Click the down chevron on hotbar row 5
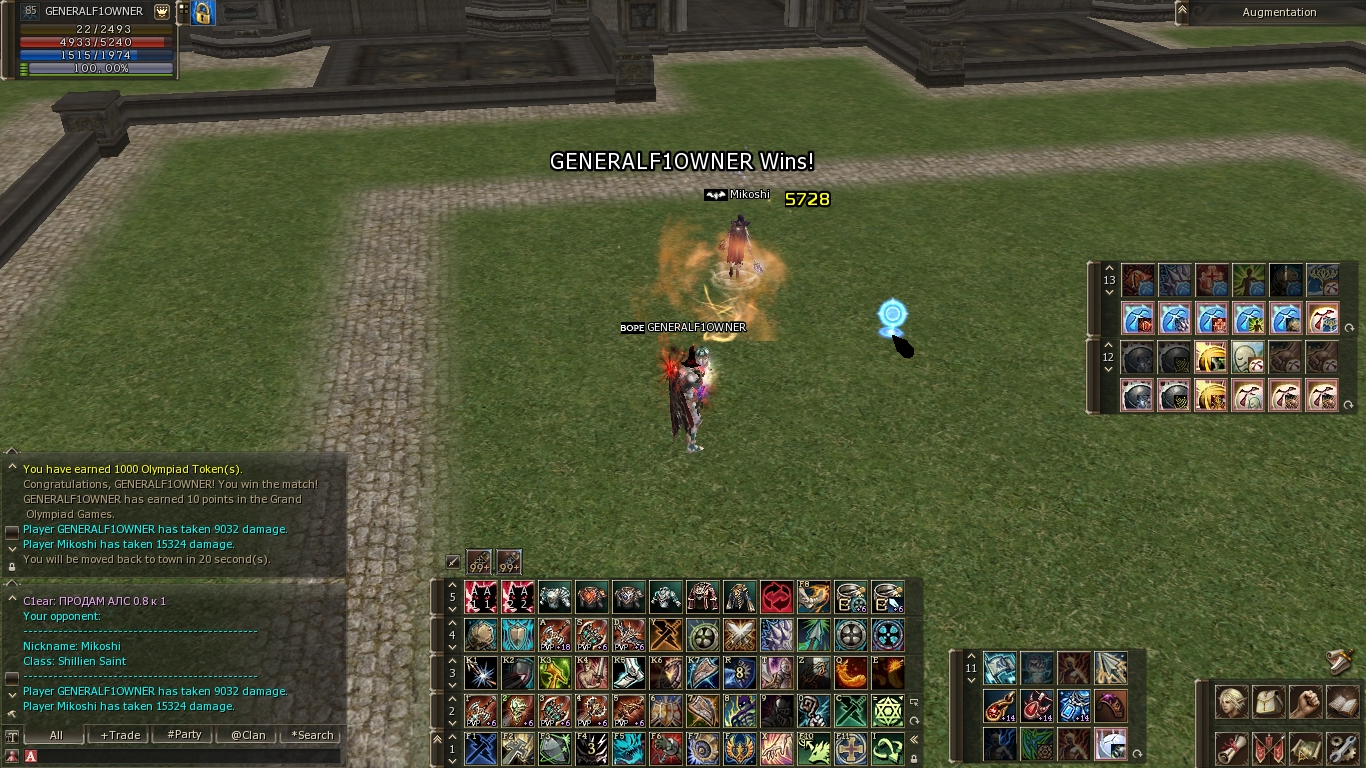 pyautogui.click(x=452, y=609)
